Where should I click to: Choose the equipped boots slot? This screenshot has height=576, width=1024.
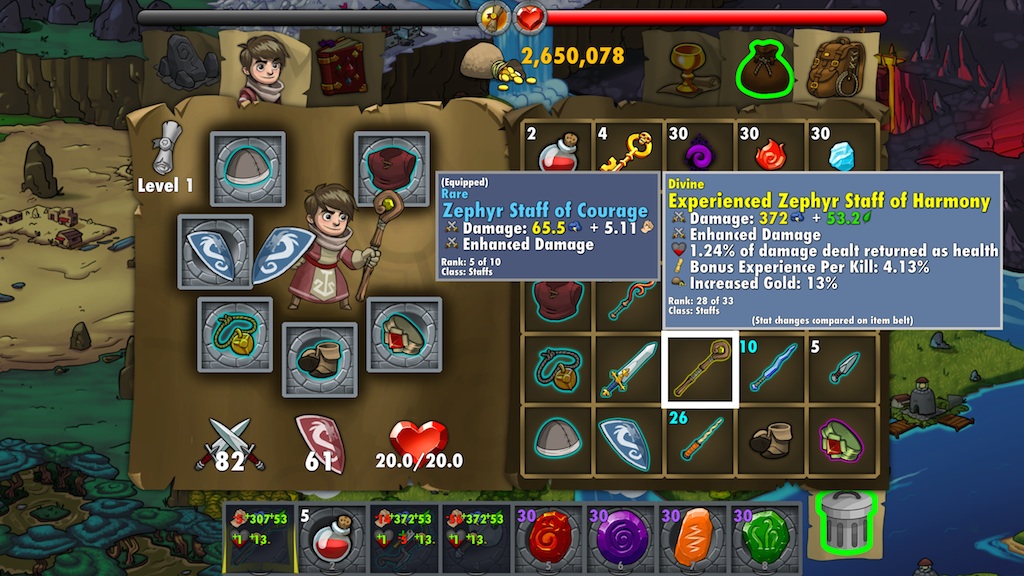click(319, 360)
